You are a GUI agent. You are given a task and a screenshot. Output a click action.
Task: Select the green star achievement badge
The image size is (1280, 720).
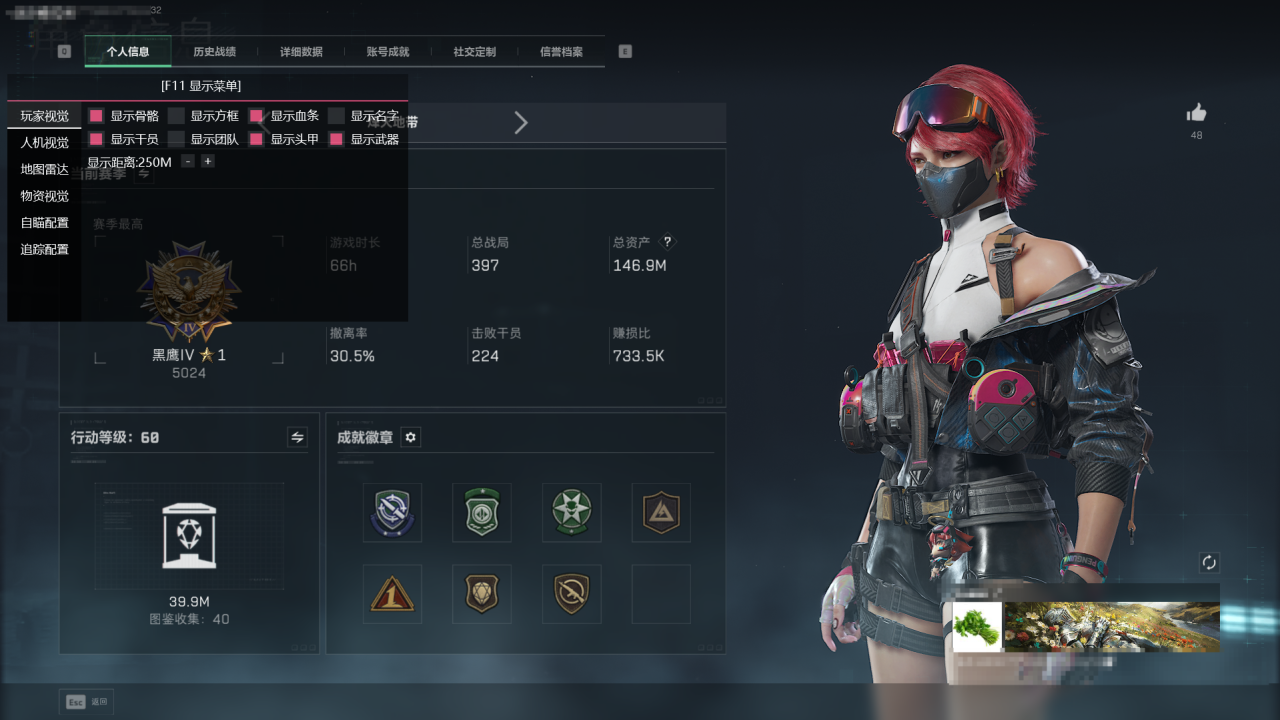571,512
